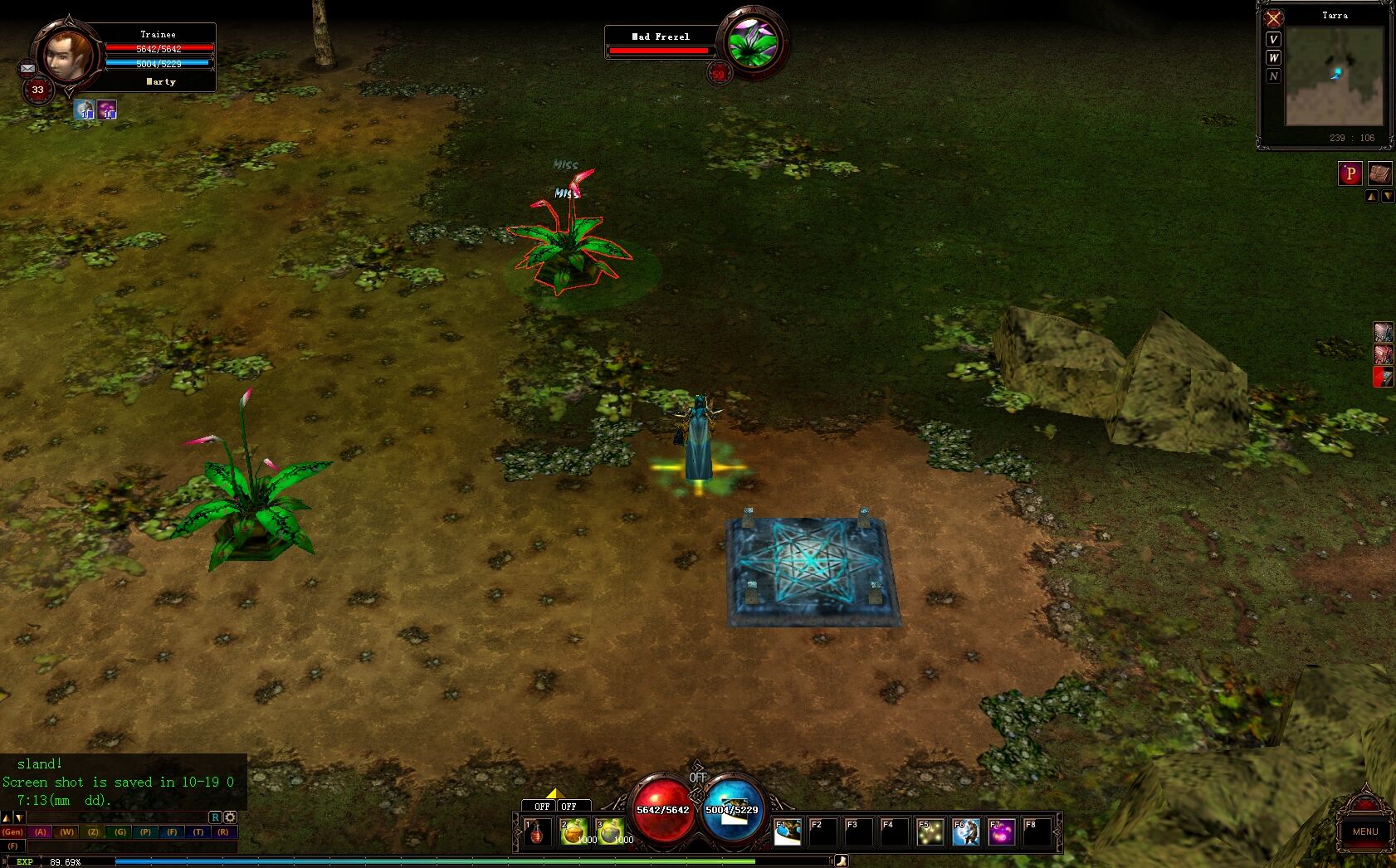
Task: Use the orange potion in slot 2
Action: 574,831
